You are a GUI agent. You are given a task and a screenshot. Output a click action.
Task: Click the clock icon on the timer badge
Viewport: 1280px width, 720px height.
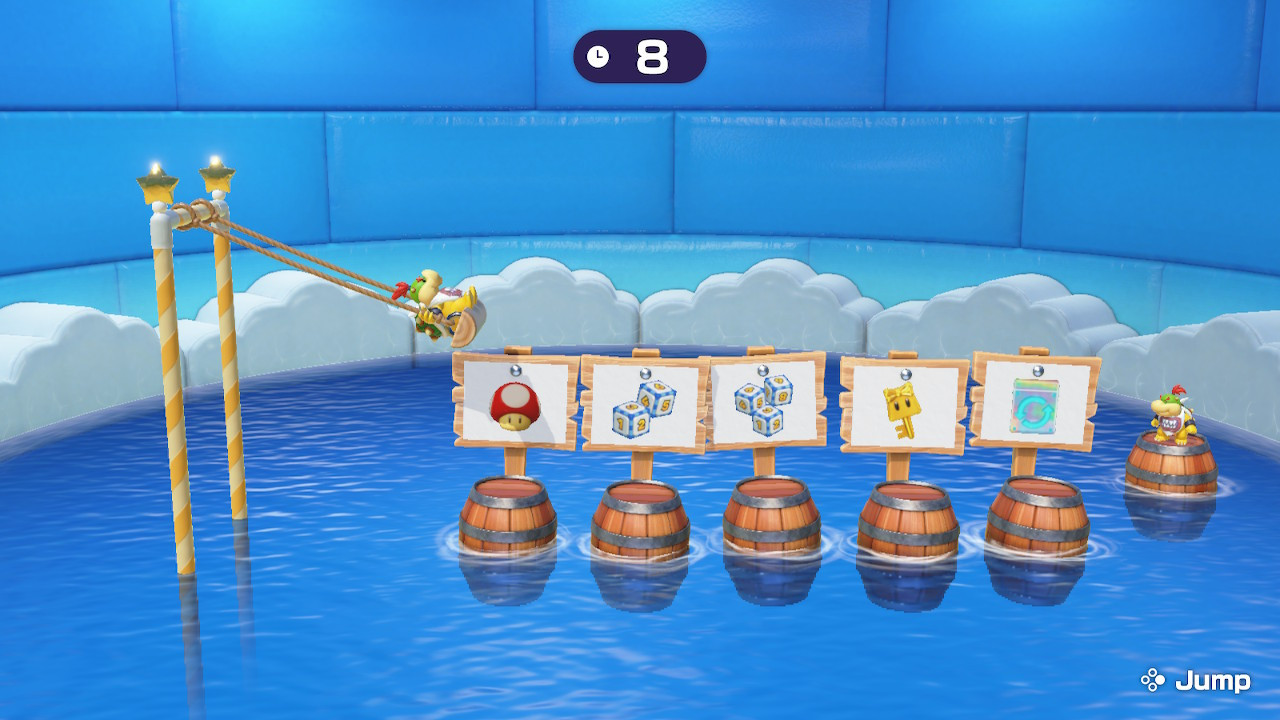[x=600, y=57]
